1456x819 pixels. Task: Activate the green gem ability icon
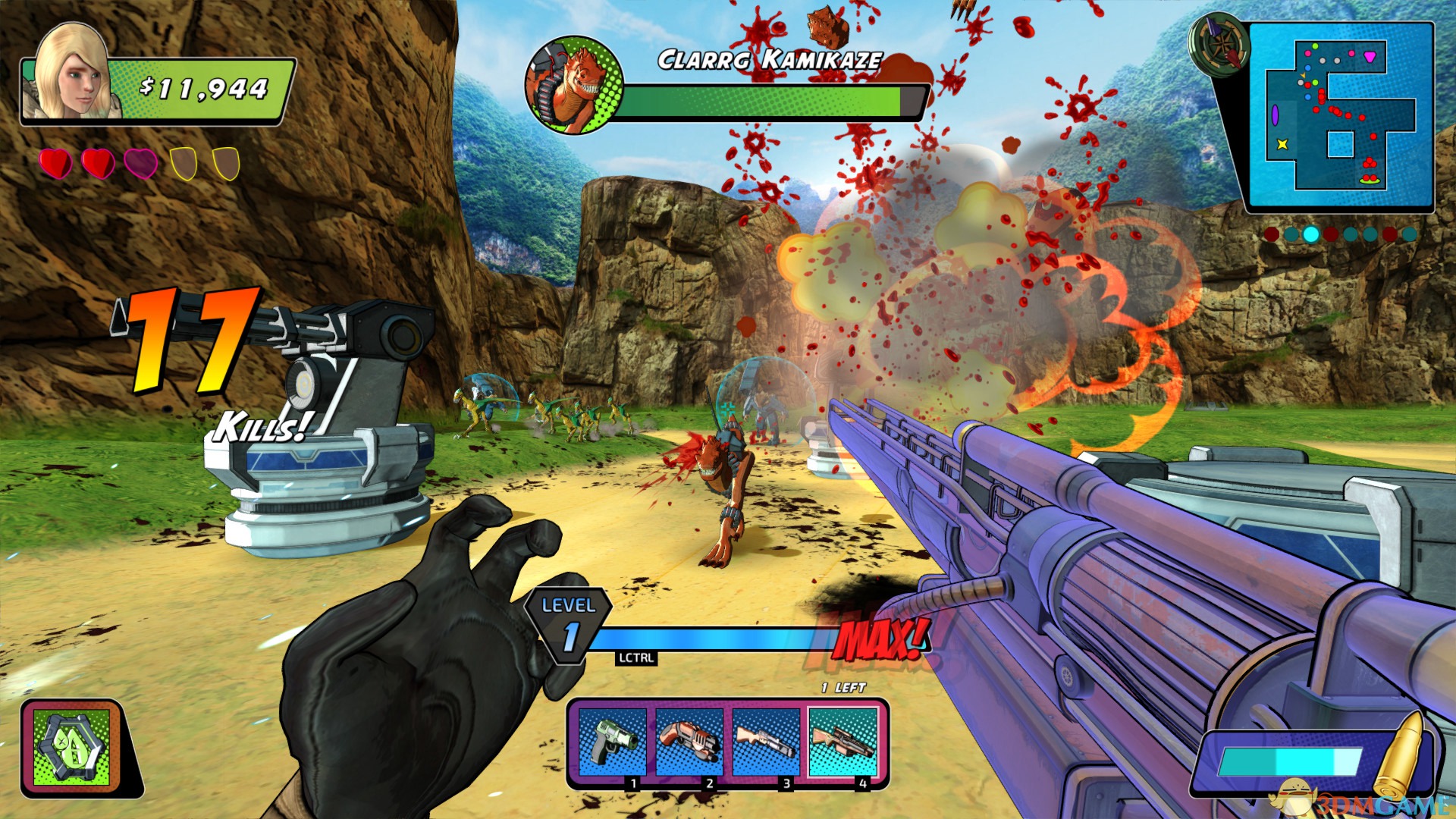pyautogui.click(x=73, y=748)
